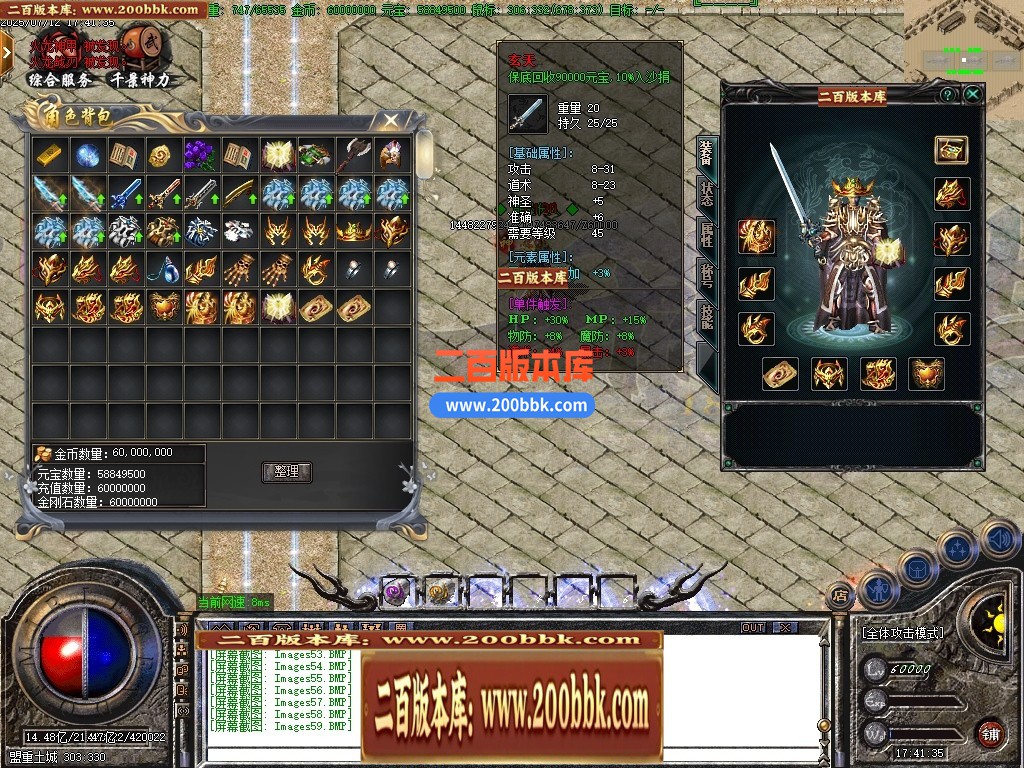Switch to the 状态 status tab
Viewport: 1024px width, 768px height.
pos(706,194)
